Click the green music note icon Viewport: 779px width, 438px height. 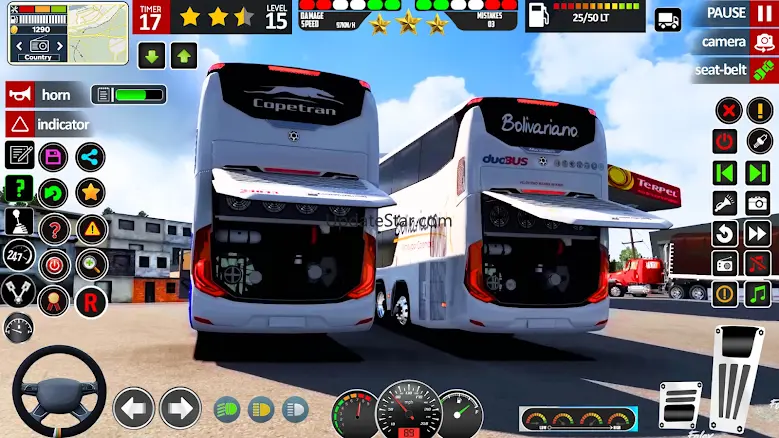click(x=757, y=294)
